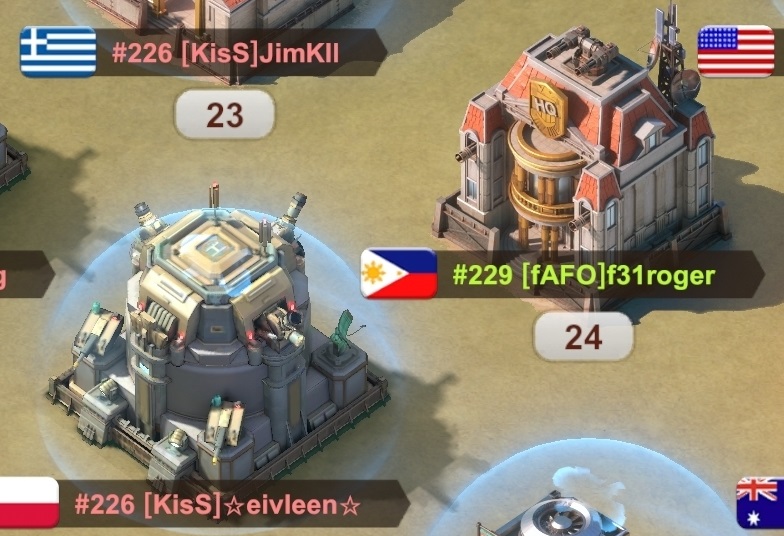Open the [fAFO]f31roger player name label
Viewport: 784px width, 536px height.
tap(584, 274)
